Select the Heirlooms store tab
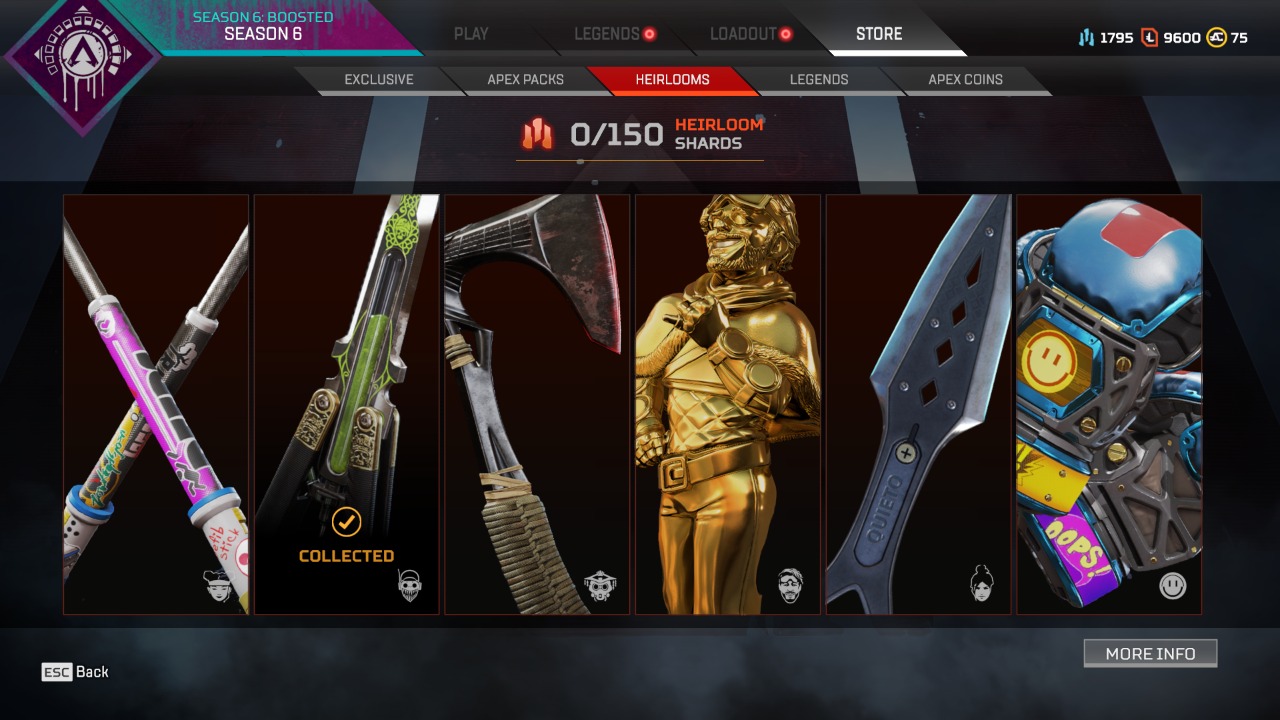The height and width of the screenshot is (720, 1280). click(672, 80)
